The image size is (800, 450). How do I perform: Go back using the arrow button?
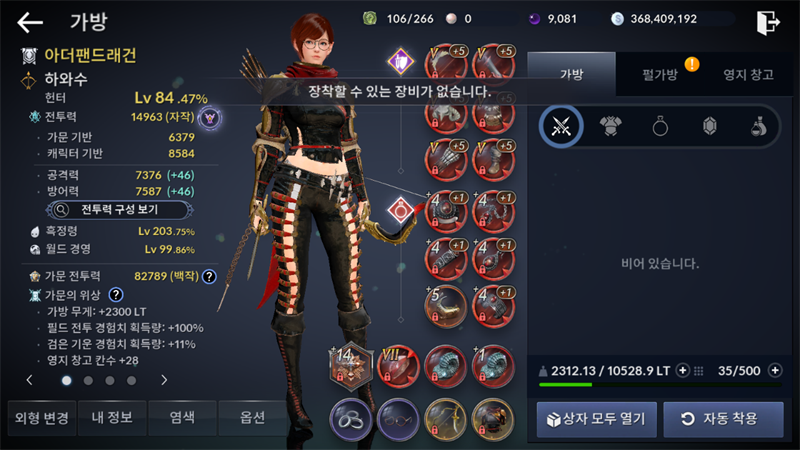(30, 22)
